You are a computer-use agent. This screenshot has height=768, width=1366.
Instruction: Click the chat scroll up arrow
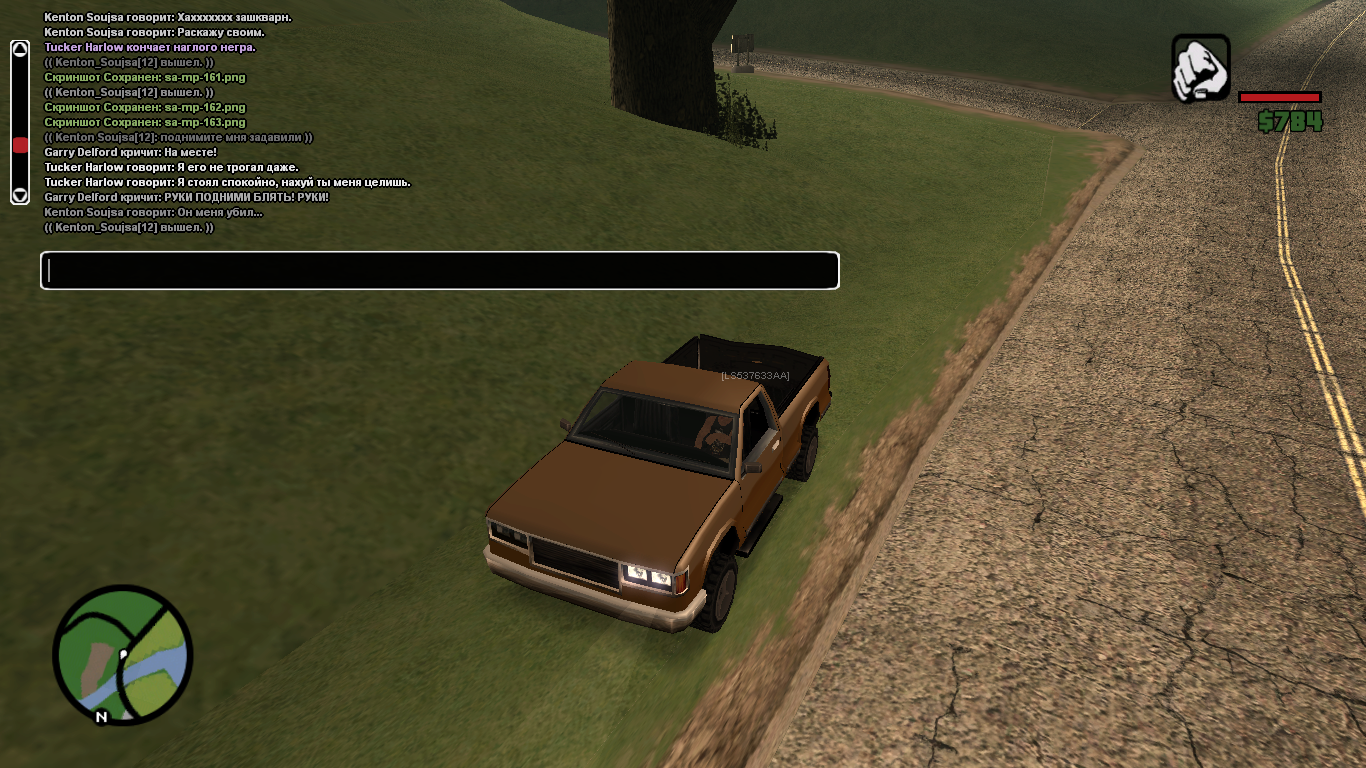(20, 49)
